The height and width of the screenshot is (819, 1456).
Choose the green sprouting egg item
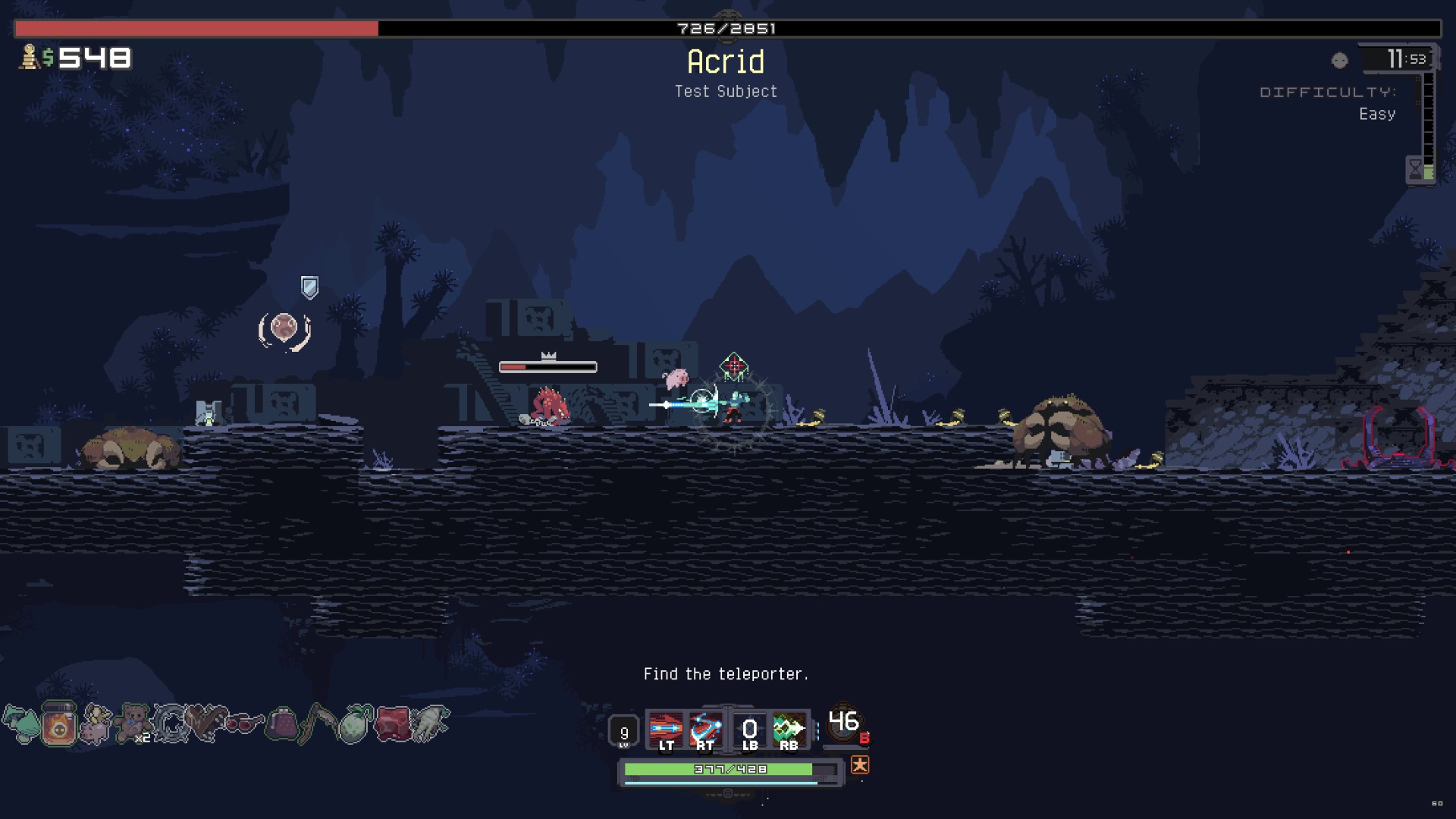[356, 723]
